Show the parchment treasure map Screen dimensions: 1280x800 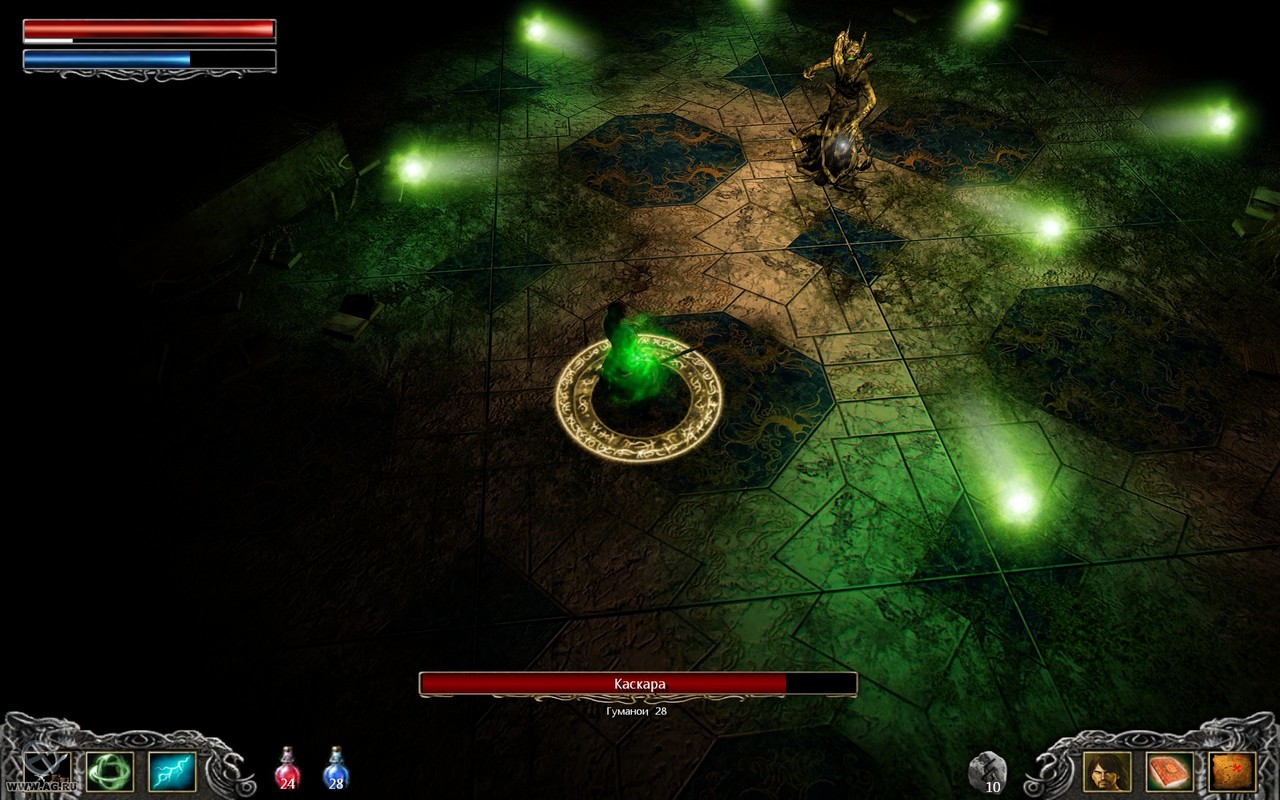pos(1232,771)
